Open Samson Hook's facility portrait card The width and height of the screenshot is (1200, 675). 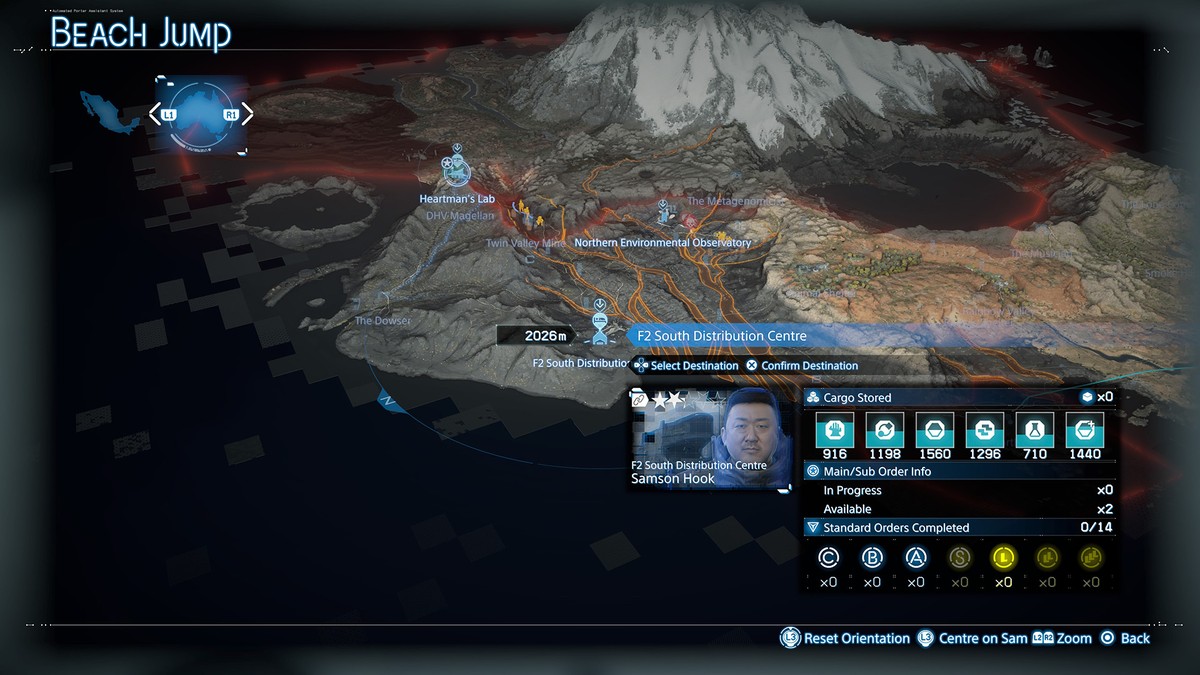pyautogui.click(x=709, y=439)
